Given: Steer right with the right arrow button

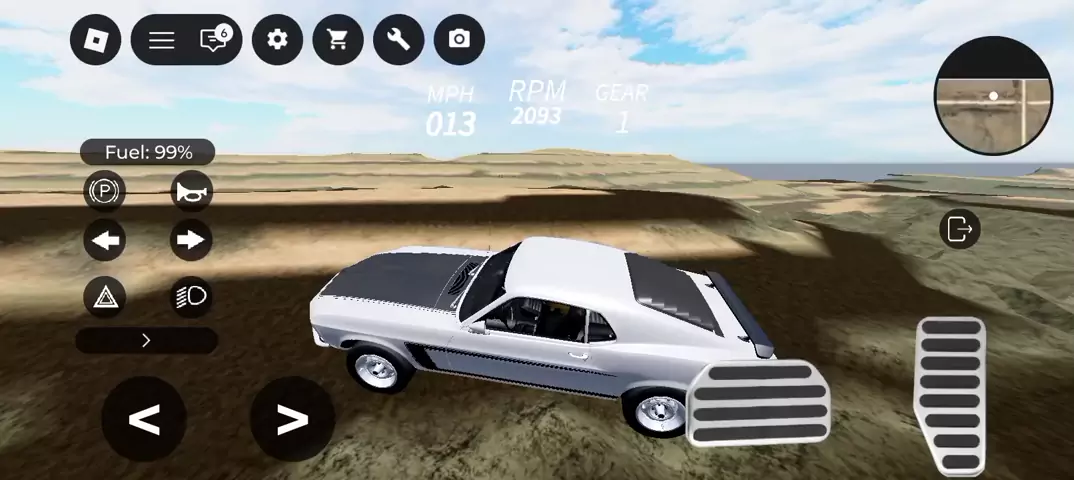Looking at the screenshot, I should click(292, 420).
